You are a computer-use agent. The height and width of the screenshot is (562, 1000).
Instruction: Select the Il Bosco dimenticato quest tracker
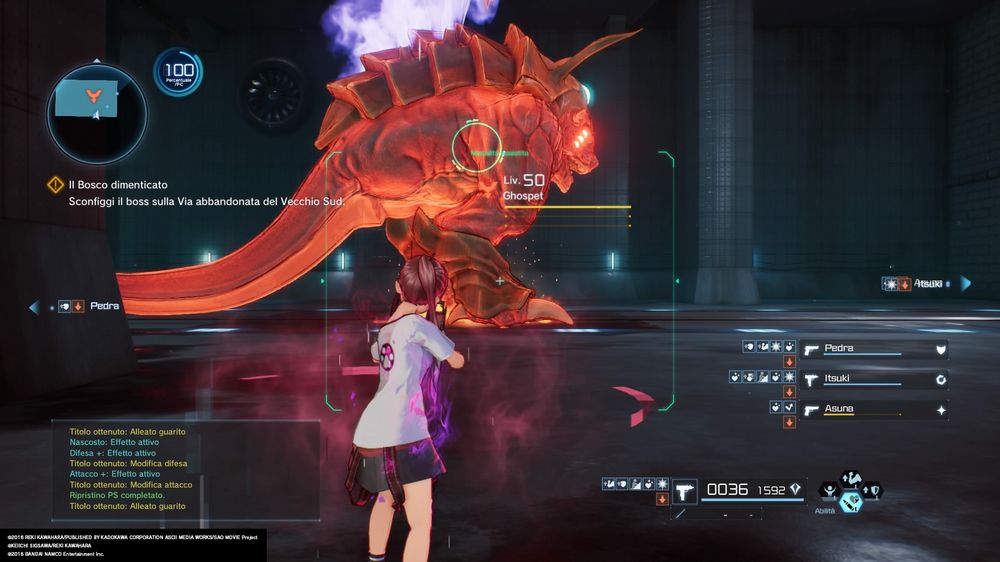click(118, 185)
